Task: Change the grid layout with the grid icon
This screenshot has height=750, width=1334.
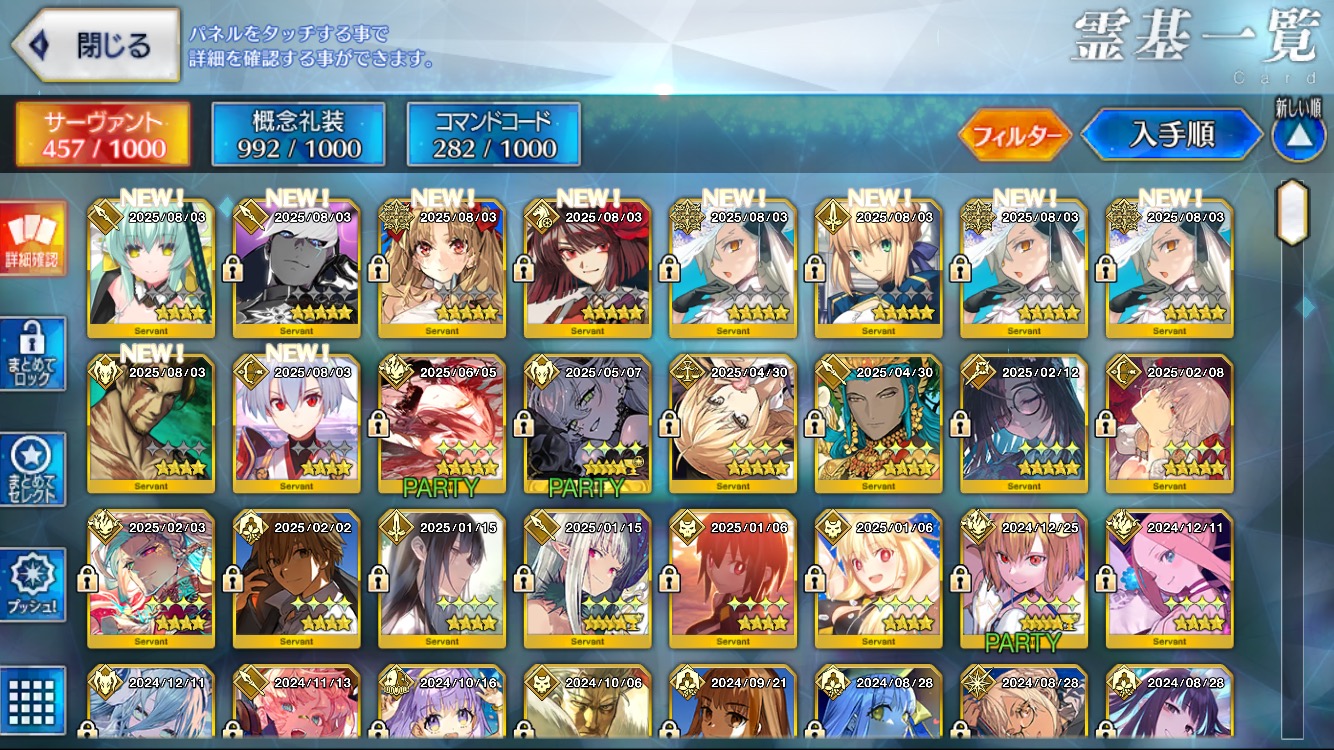Action: [33, 698]
